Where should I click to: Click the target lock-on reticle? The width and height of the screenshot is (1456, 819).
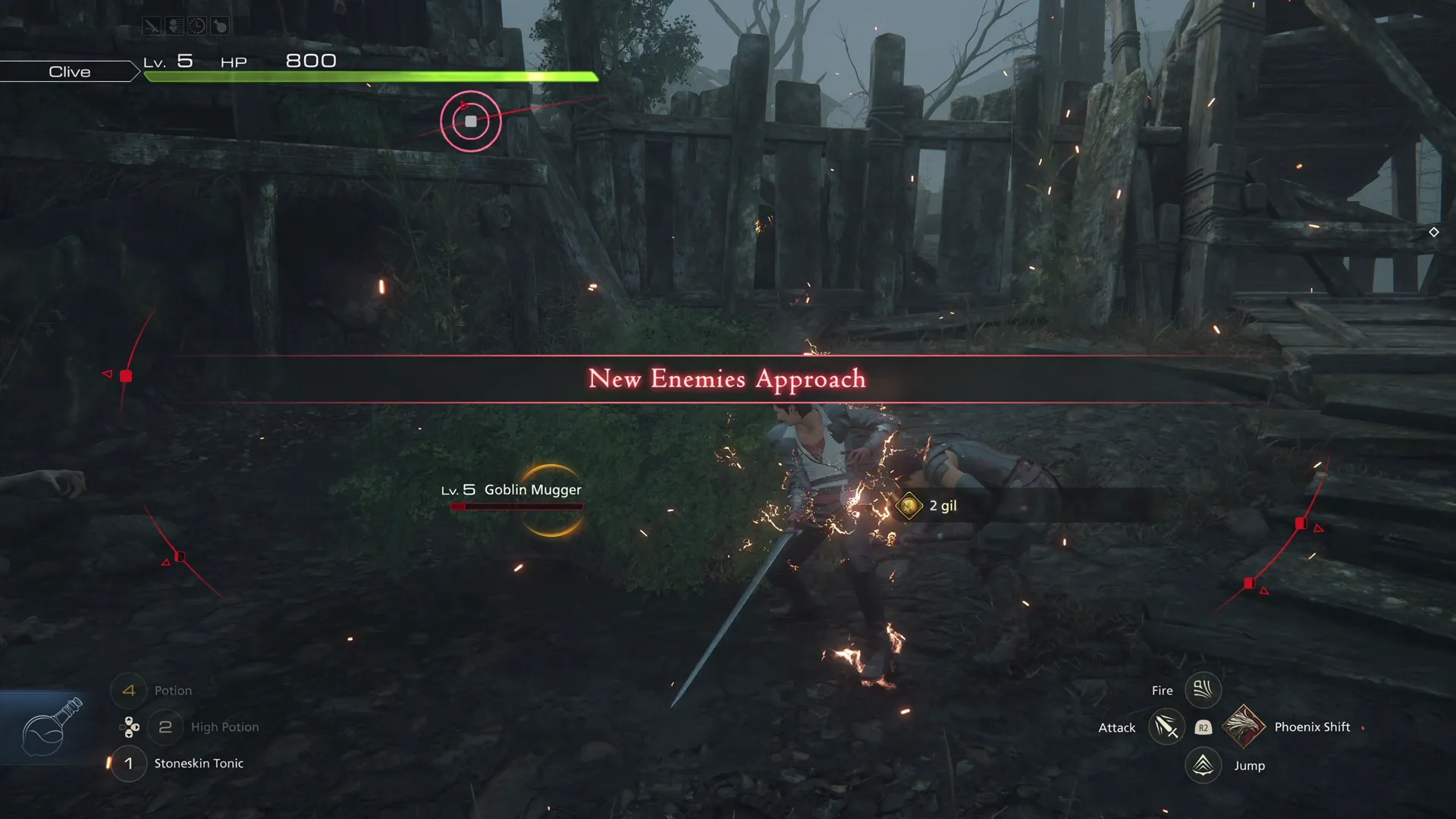pyautogui.click(x=470, y=121)
